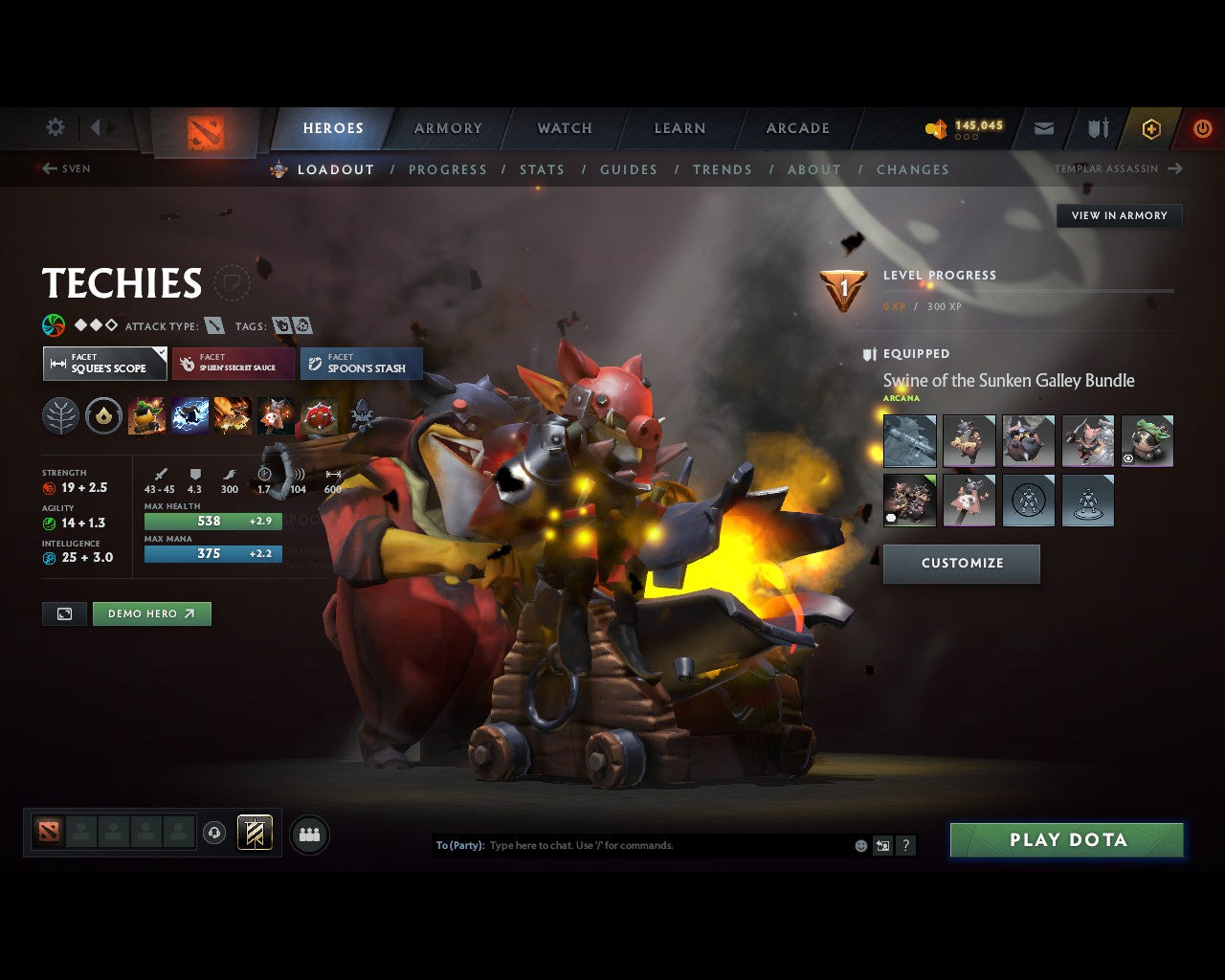Open Dota Plus subscription icon
The width and height of the screenshot is (1225, 980).
1149,128
